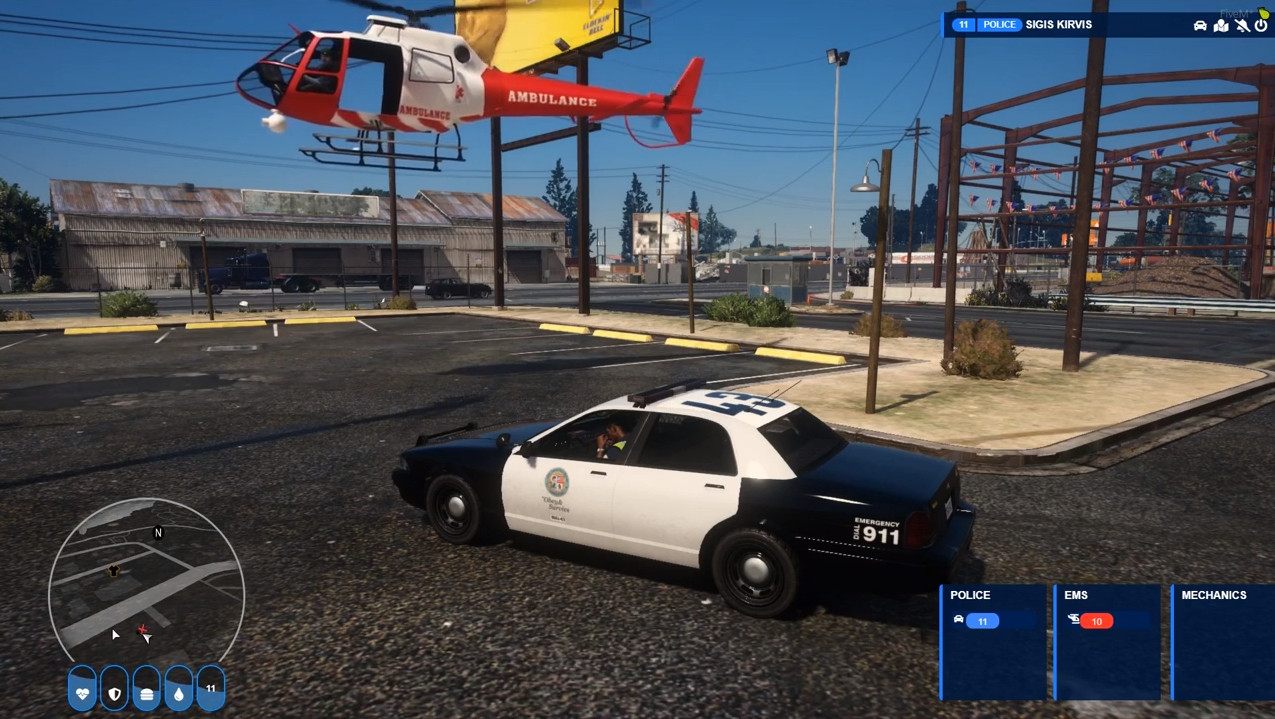
Task: Click the car icon in the top bar
Action: pos(1200,25)
